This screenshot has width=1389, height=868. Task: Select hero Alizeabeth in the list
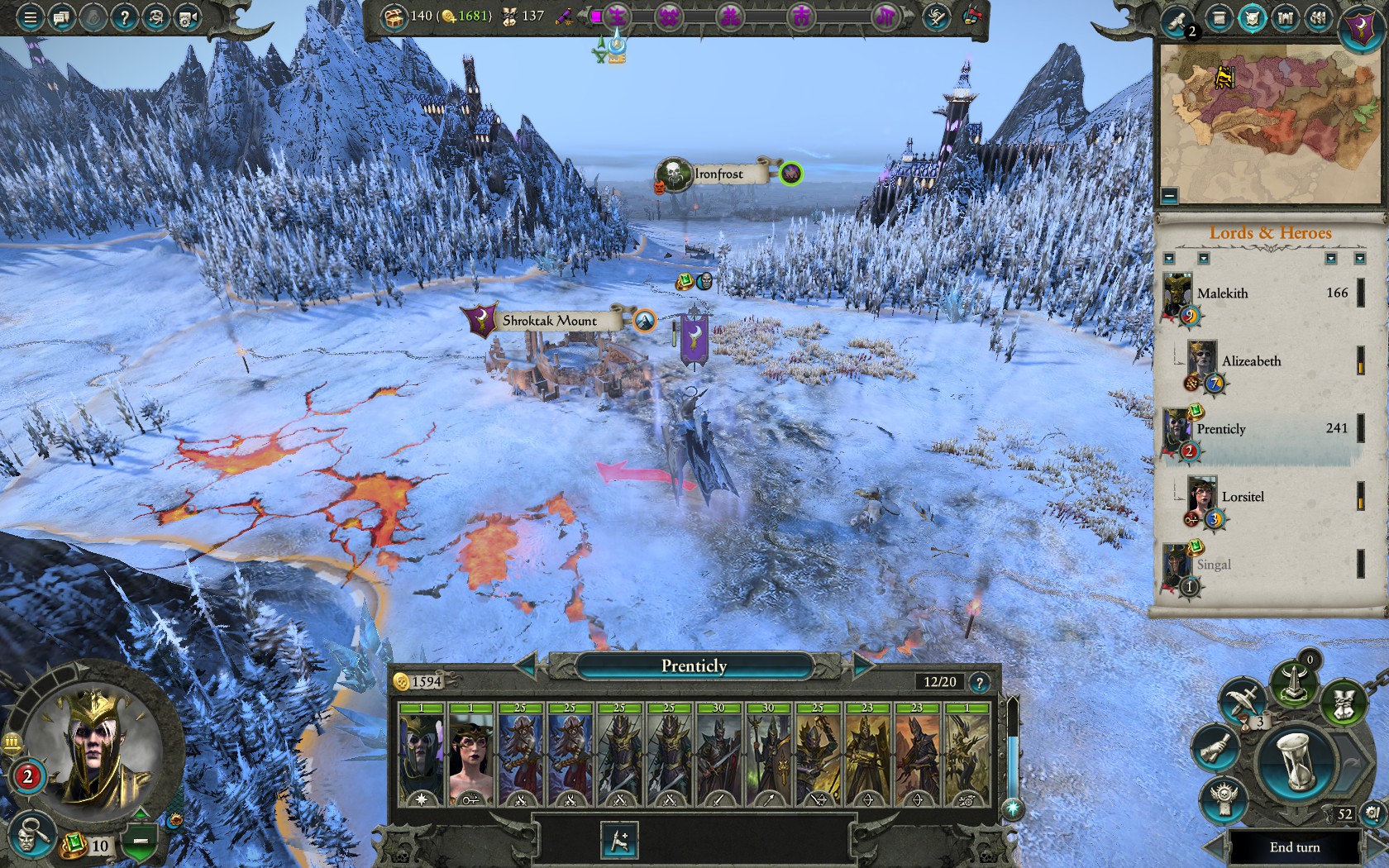pos(1251,361)
